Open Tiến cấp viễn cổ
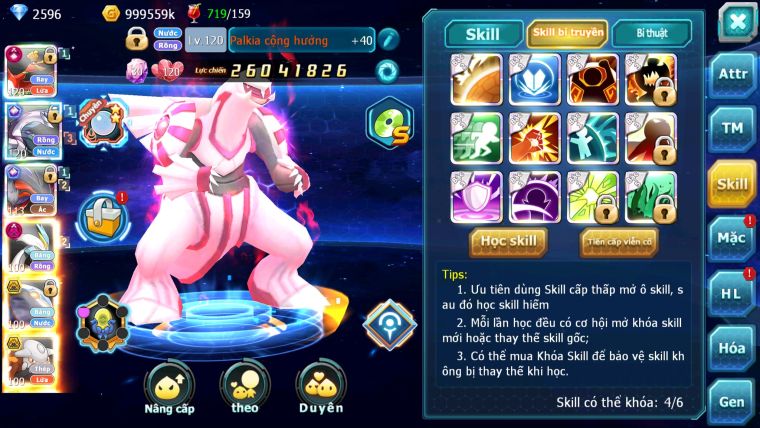The image size is (760, 428). 619,241
